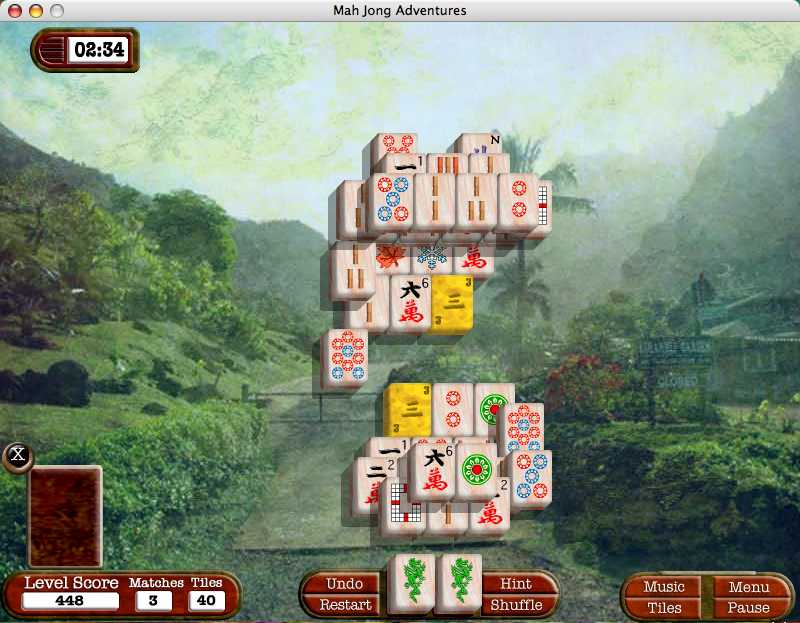This screenshot has height=623, width=800.
Task: Restart the current level
Action: click(345, 605)
